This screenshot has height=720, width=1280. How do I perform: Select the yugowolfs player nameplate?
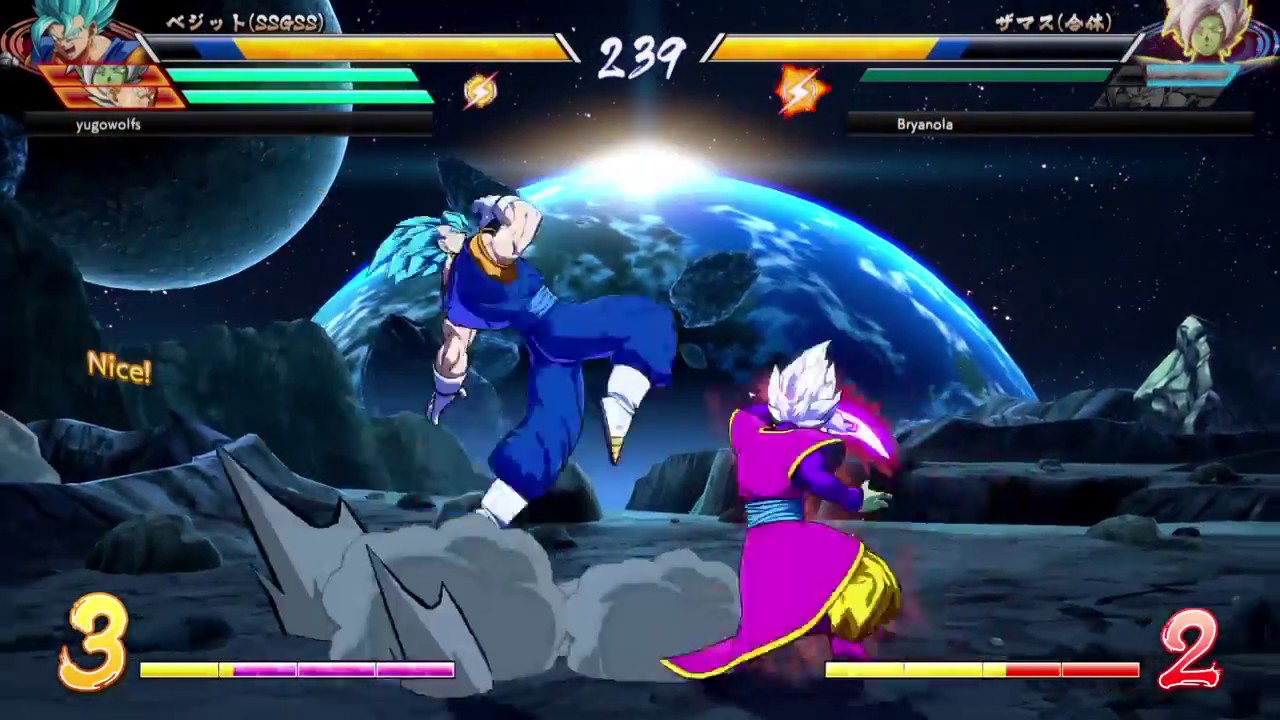click(x=108, y=124)
